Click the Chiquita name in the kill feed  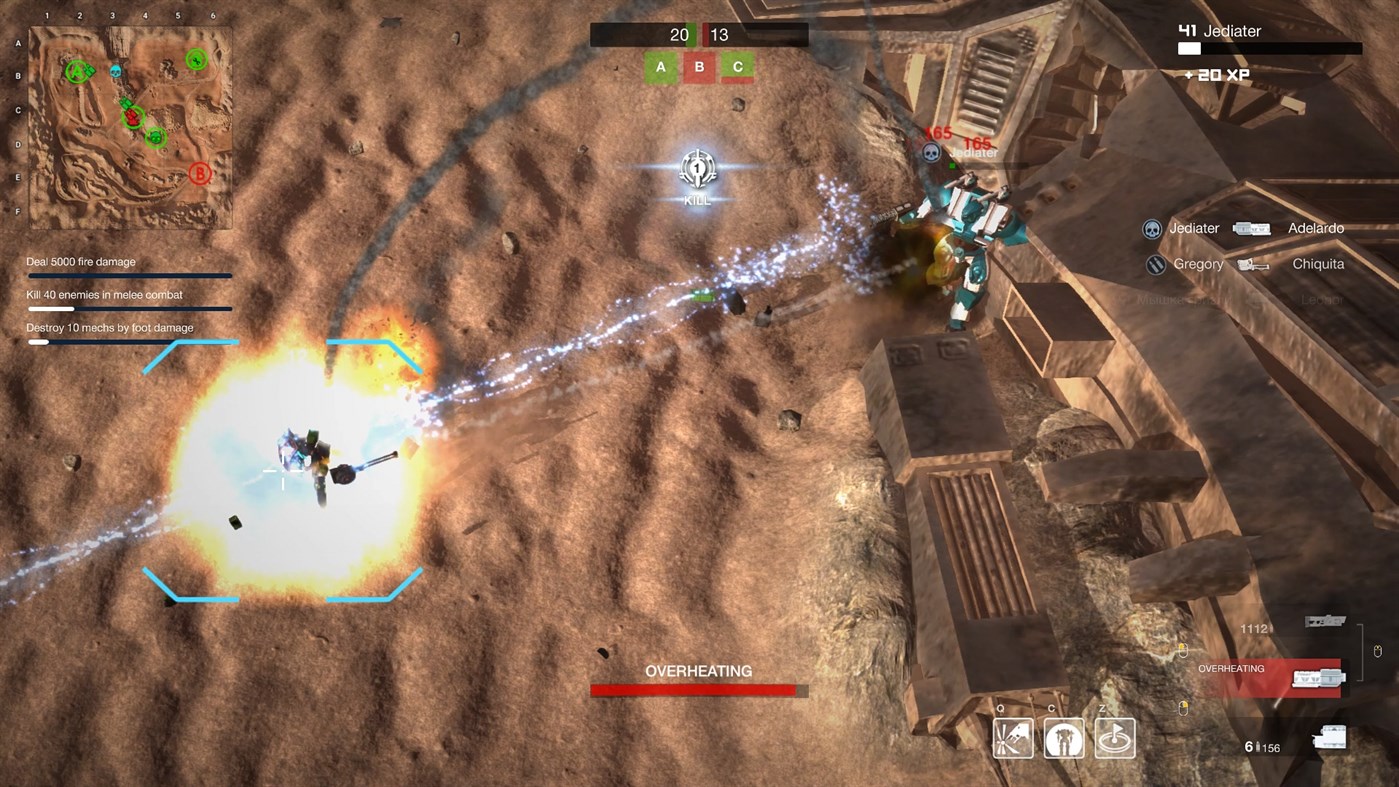(1318, 264)
